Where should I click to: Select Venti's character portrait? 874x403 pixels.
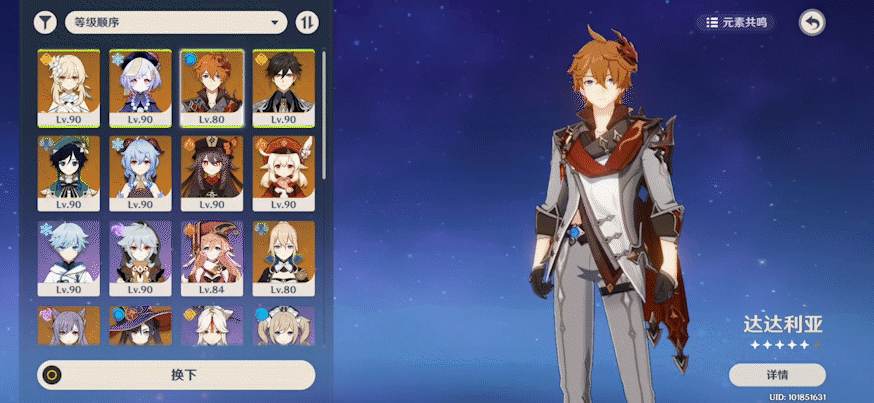[68, 172]
